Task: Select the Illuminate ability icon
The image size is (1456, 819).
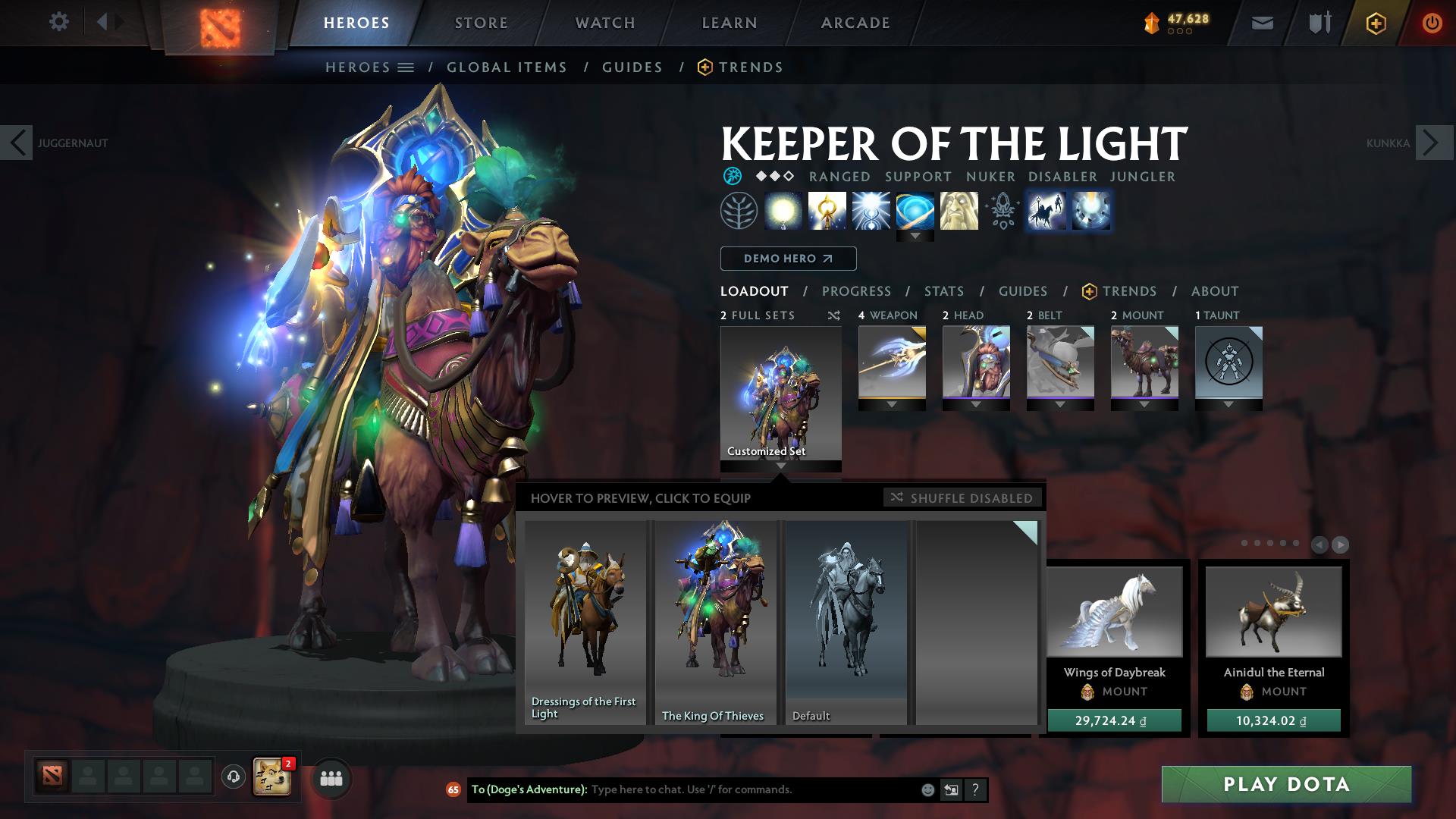Action: tap(783, 210)
